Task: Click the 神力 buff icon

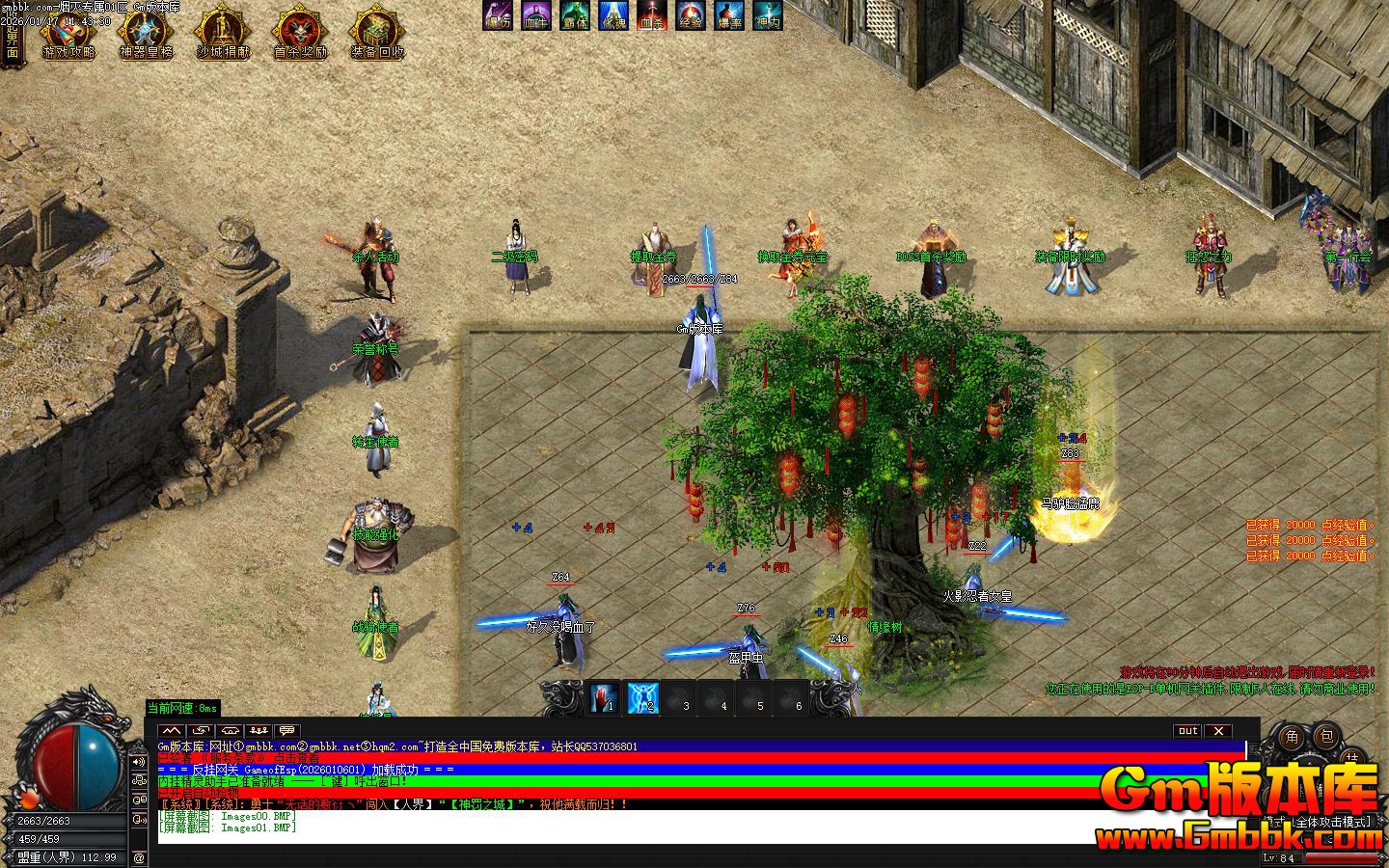Action: [x=768, y=15]
